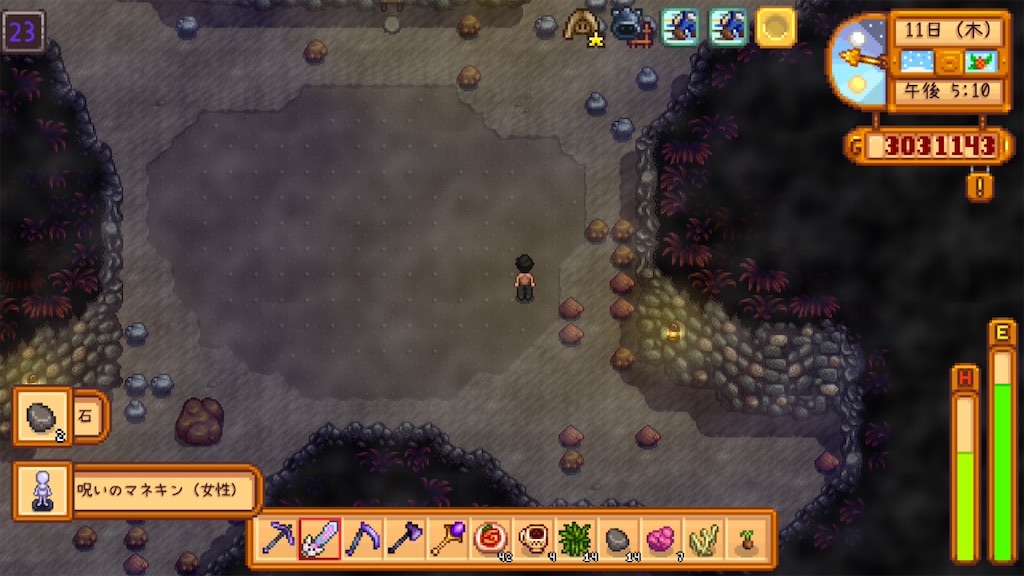Select the pink item stack of 7

(659, 539)
